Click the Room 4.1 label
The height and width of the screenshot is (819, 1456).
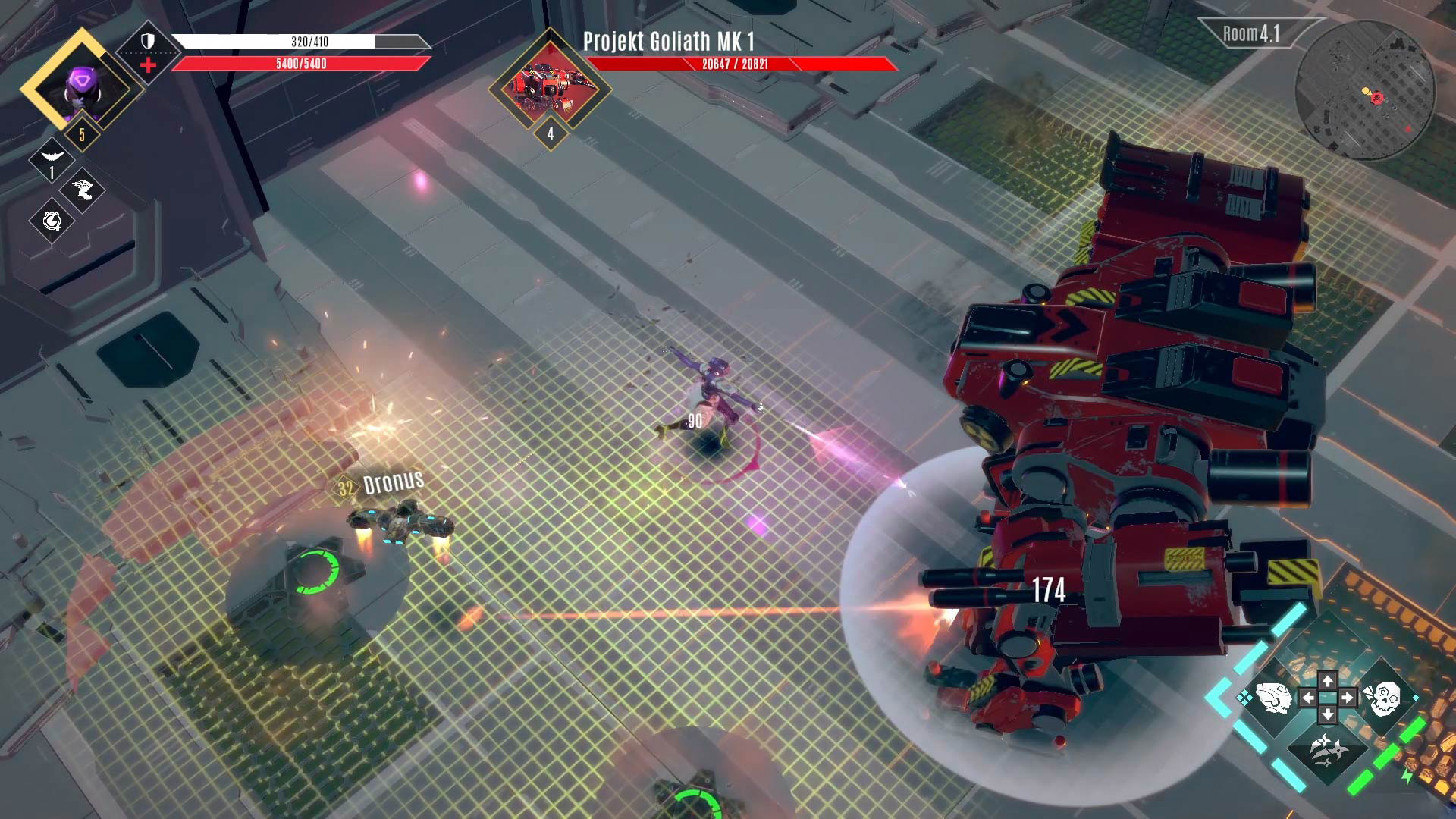pyautogui.click(x=1251, y=34)
